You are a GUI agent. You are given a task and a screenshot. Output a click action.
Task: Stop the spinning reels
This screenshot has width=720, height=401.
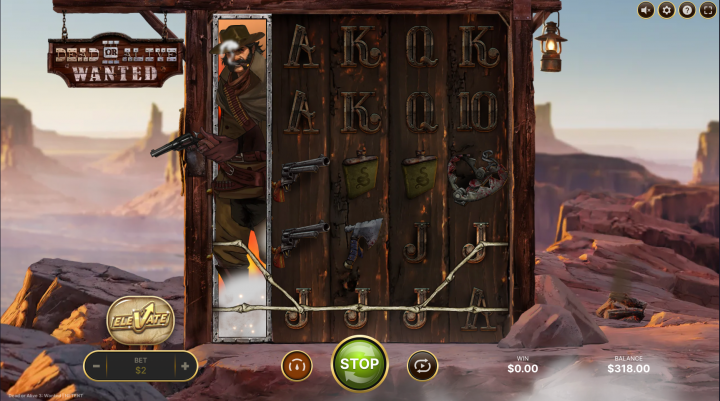[x=359, y=364]
